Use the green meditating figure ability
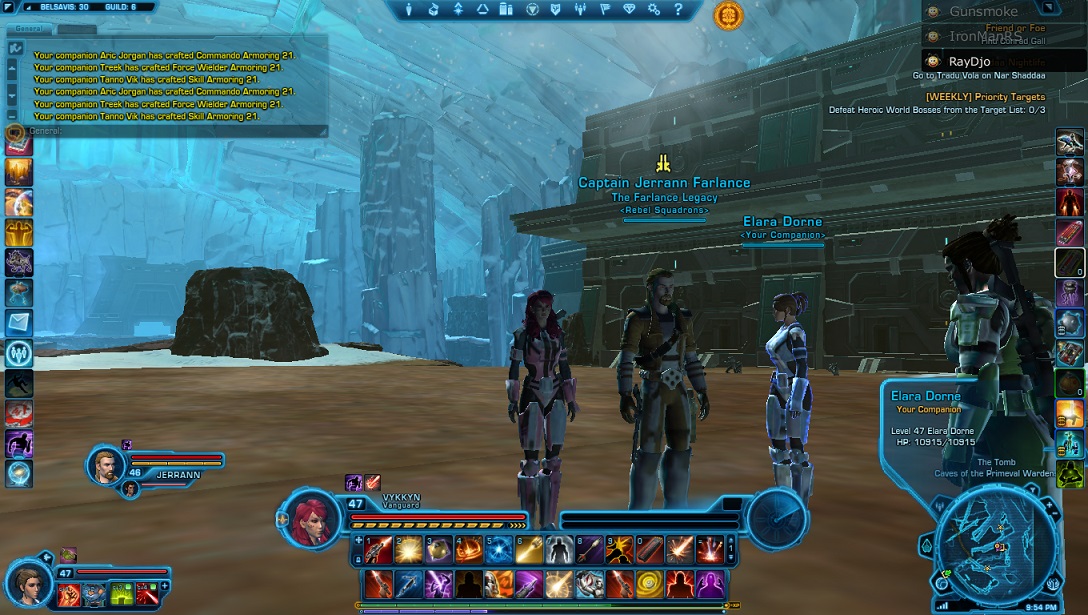 (x=1070, y=473)
